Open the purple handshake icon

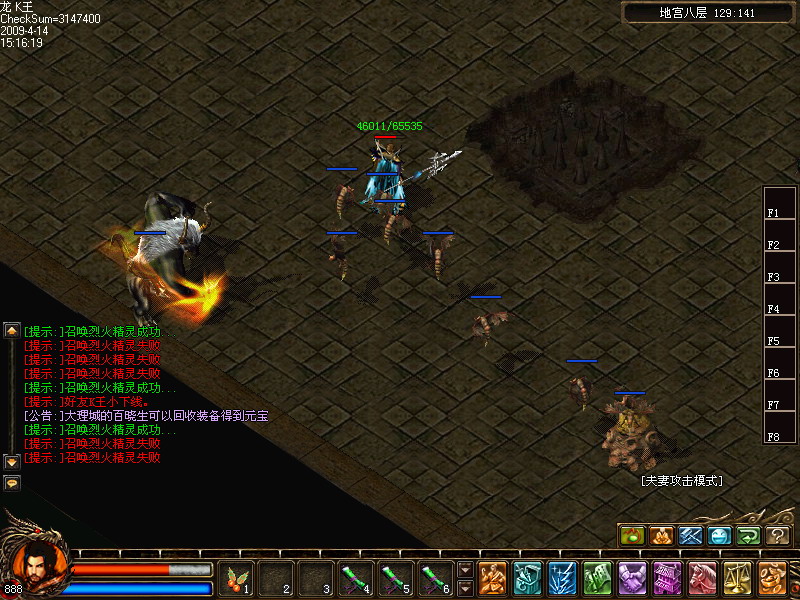click(632, 578)
